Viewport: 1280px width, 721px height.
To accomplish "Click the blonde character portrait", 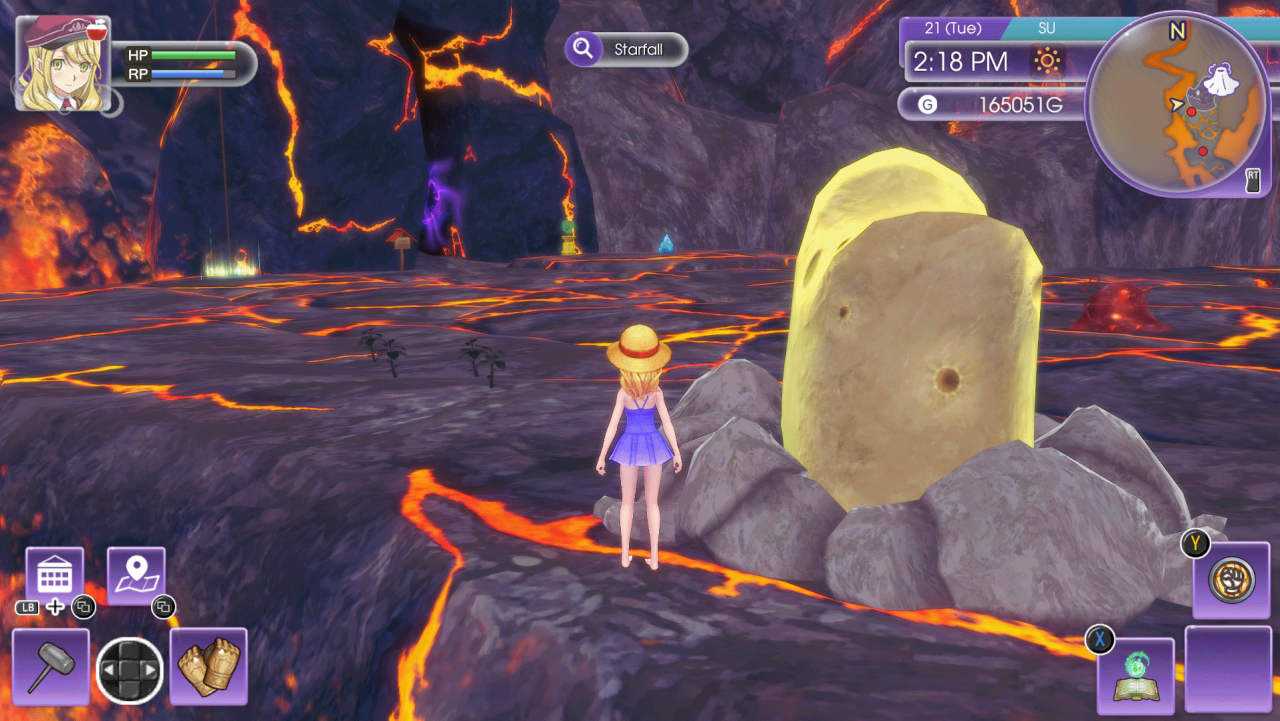I will [62, 60].
